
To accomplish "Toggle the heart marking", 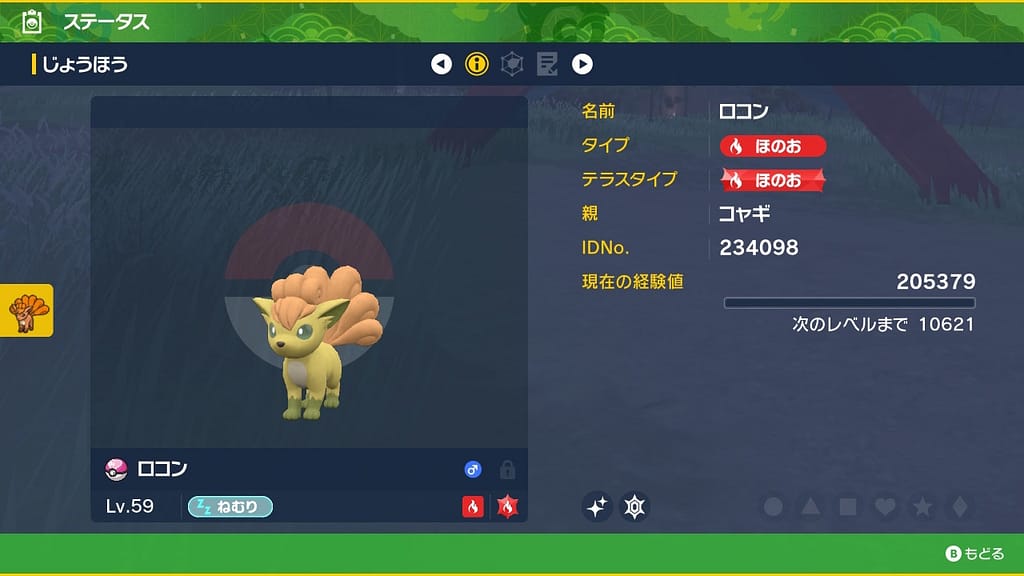I will [x=885, y=507].
